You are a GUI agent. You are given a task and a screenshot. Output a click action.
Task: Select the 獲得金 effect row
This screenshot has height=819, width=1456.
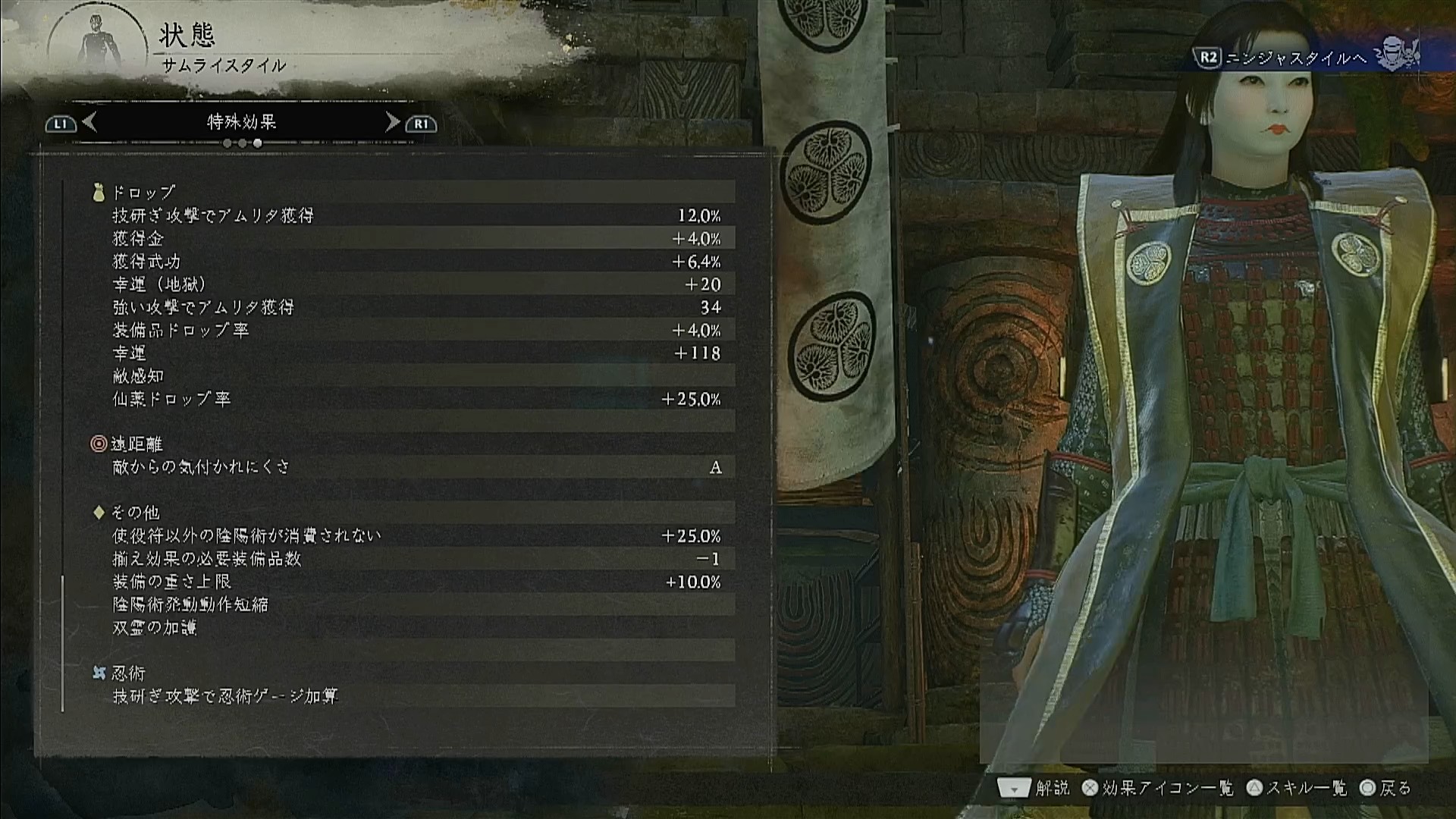pyautogui.click(x=416, y=239)
